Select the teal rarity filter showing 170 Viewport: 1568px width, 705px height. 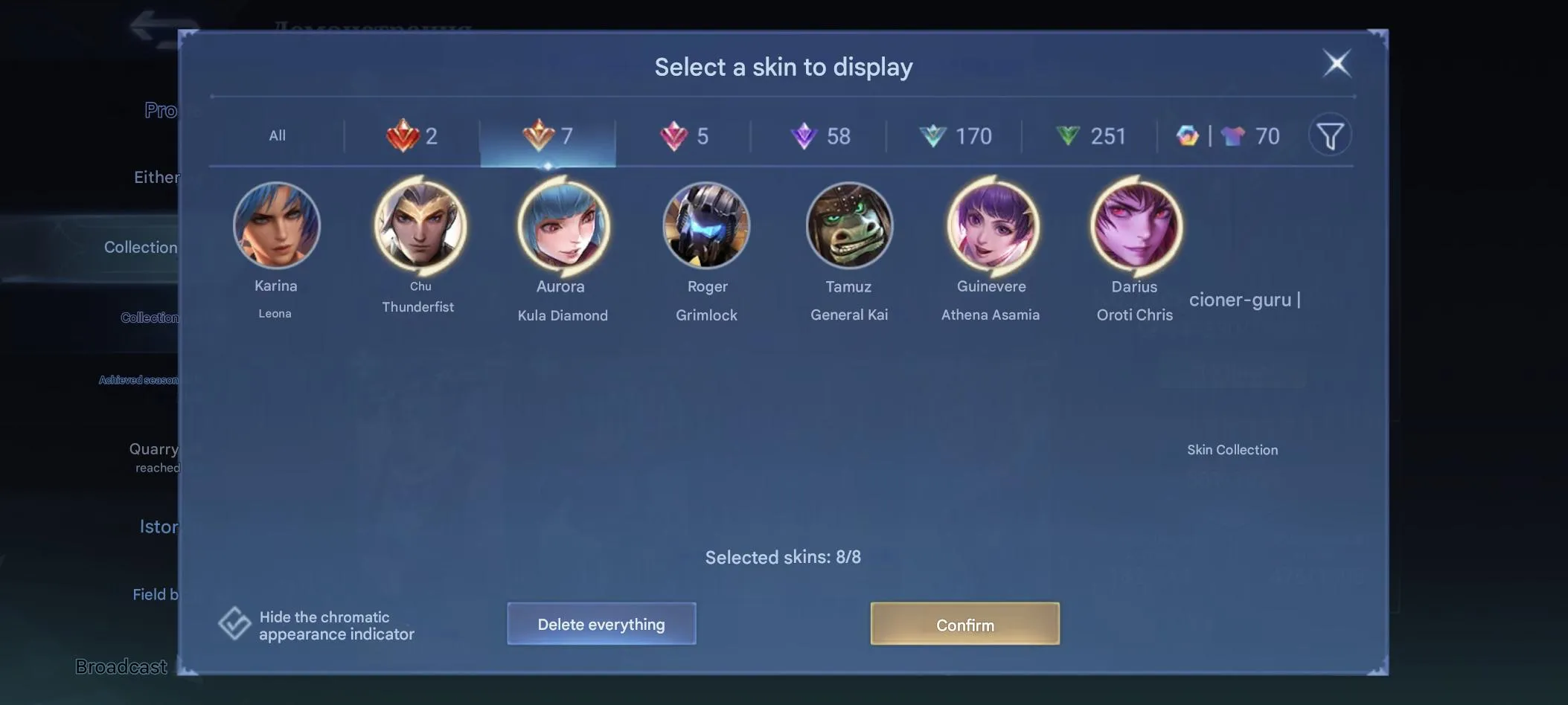click(956, 136)
